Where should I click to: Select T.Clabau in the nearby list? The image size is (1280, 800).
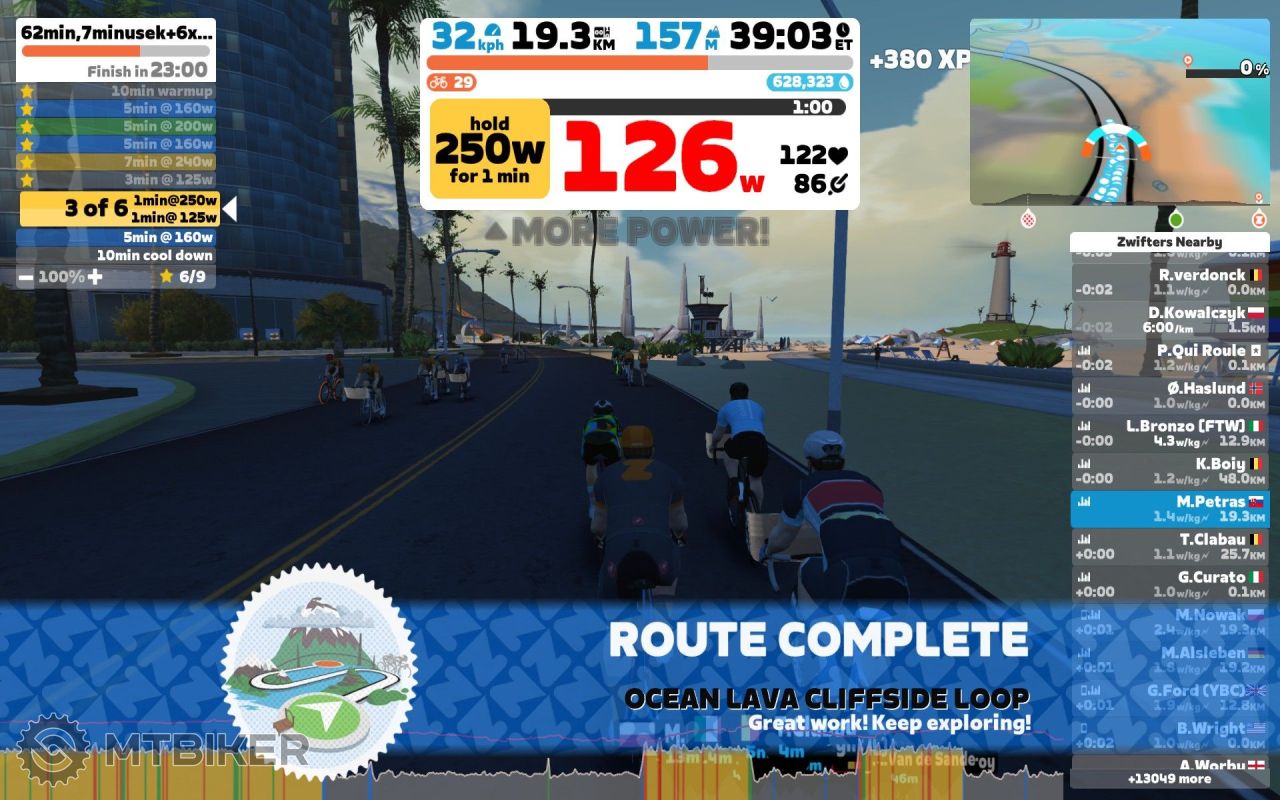point(1169,546)
